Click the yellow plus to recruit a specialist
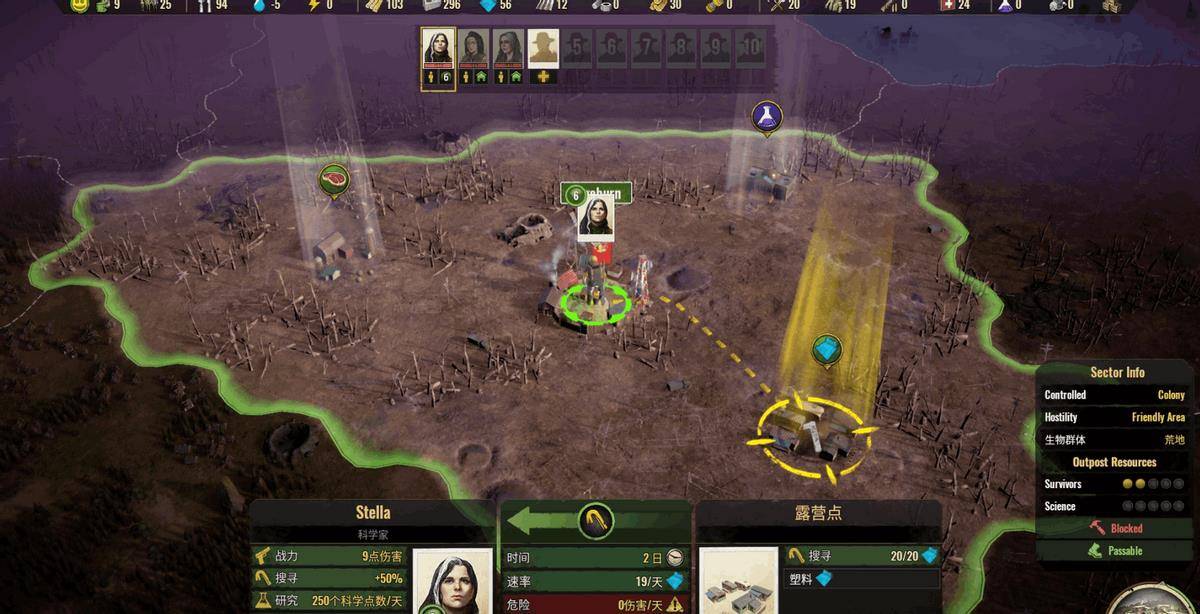The image size is (1200, 614). 543,77
